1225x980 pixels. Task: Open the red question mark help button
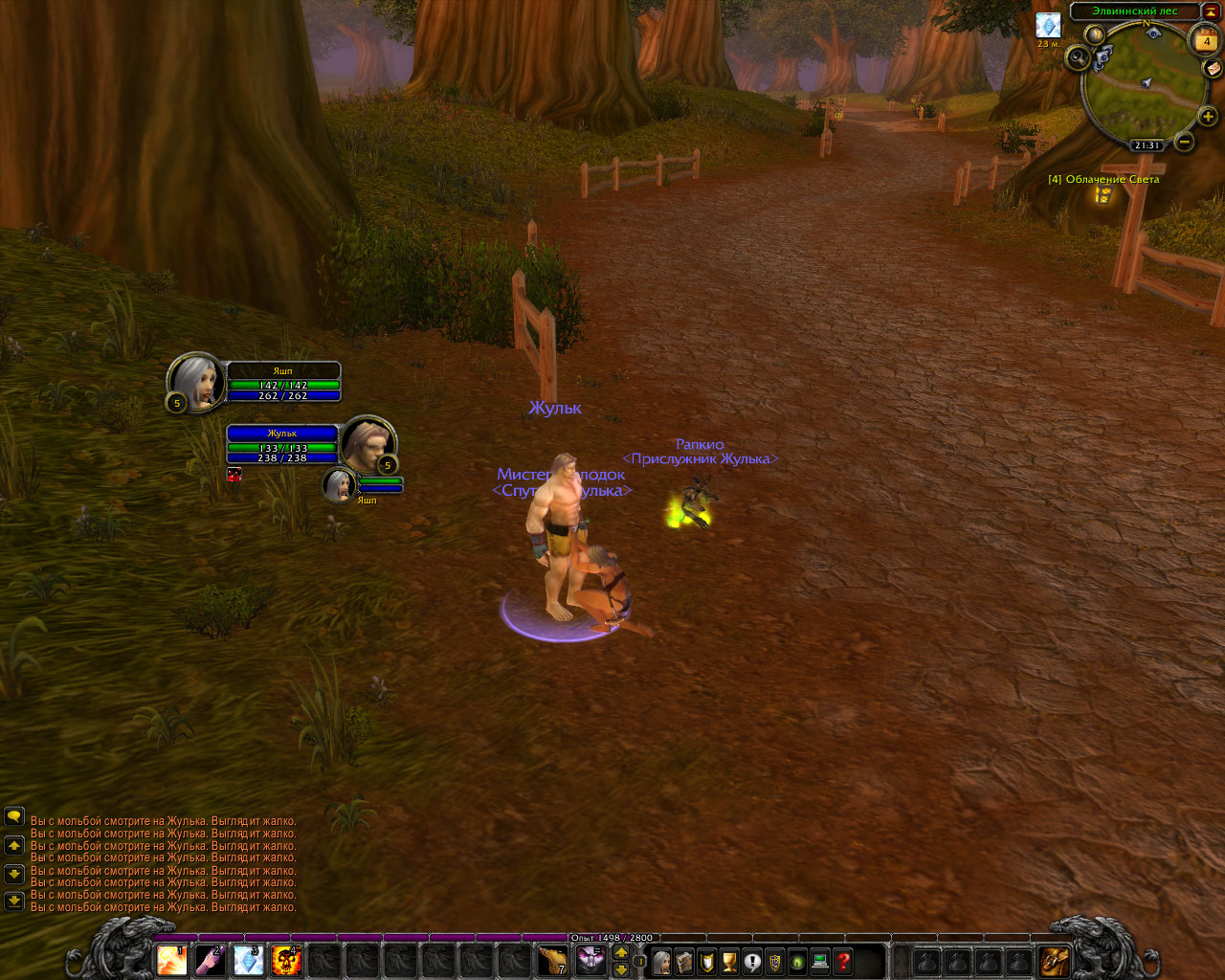coord(843,961)
